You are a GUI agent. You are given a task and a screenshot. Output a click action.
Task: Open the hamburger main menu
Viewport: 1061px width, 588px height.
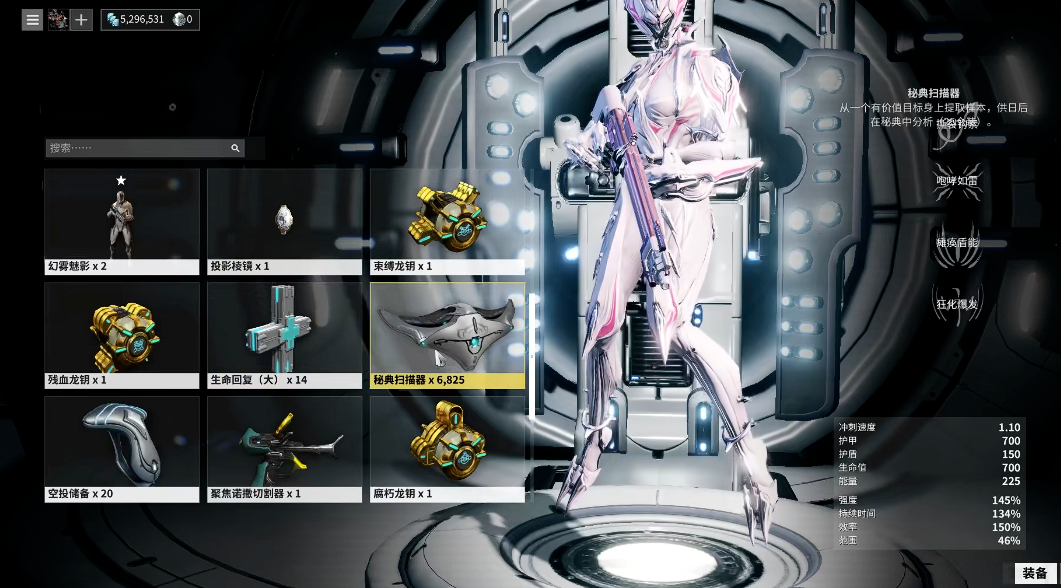pos(33,19)
